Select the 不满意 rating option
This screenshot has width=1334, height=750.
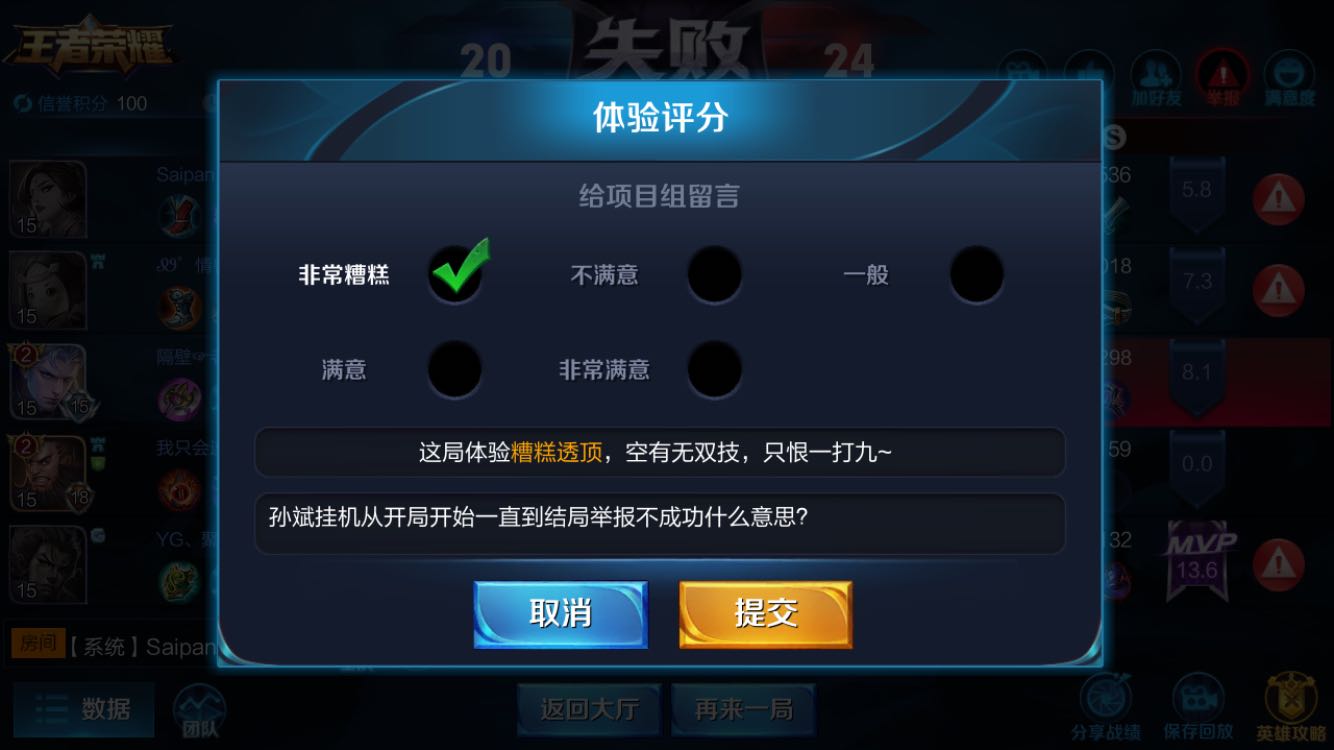(714, 276)
